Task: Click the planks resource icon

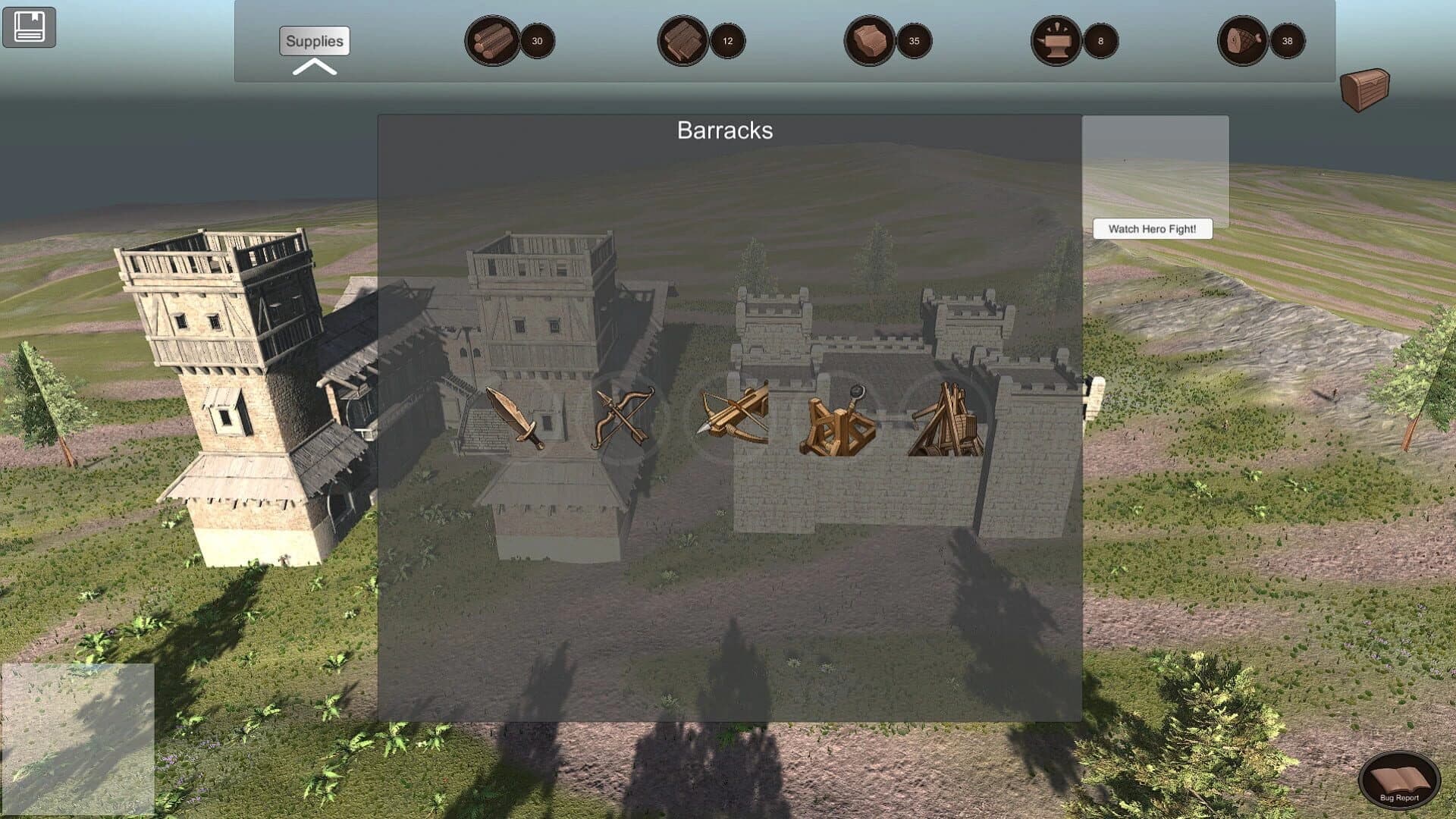Action: 682,42
